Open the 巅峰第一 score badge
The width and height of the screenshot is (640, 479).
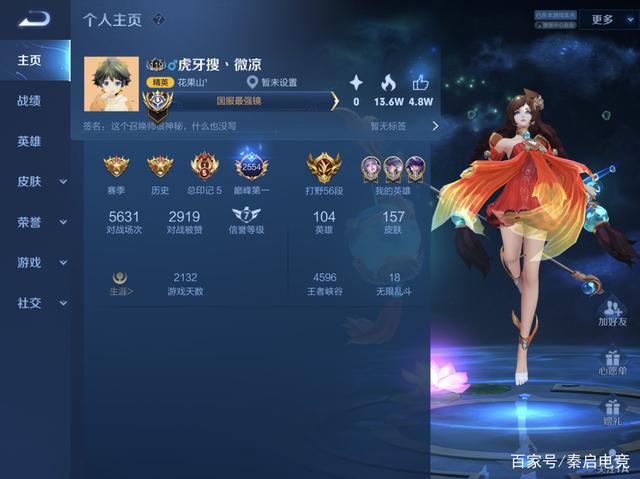[251, 166]
